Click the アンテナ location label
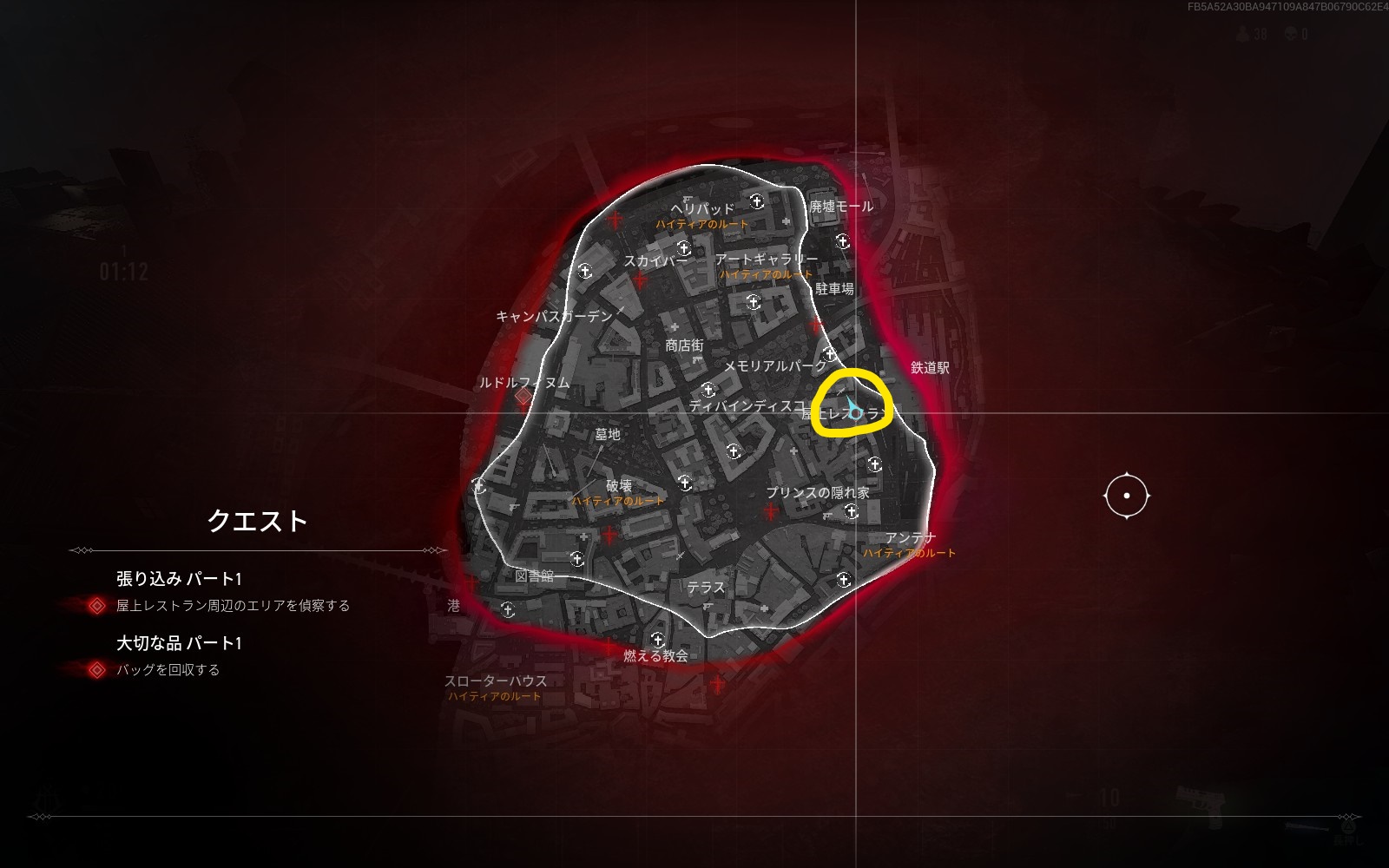1389x868 pixels. click(910, 538)
